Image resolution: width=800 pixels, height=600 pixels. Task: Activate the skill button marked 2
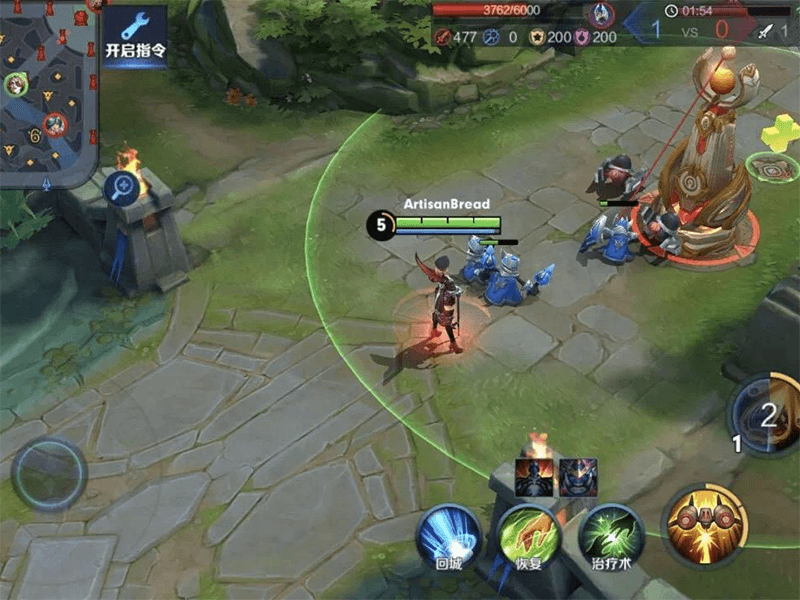coord(767,415)
